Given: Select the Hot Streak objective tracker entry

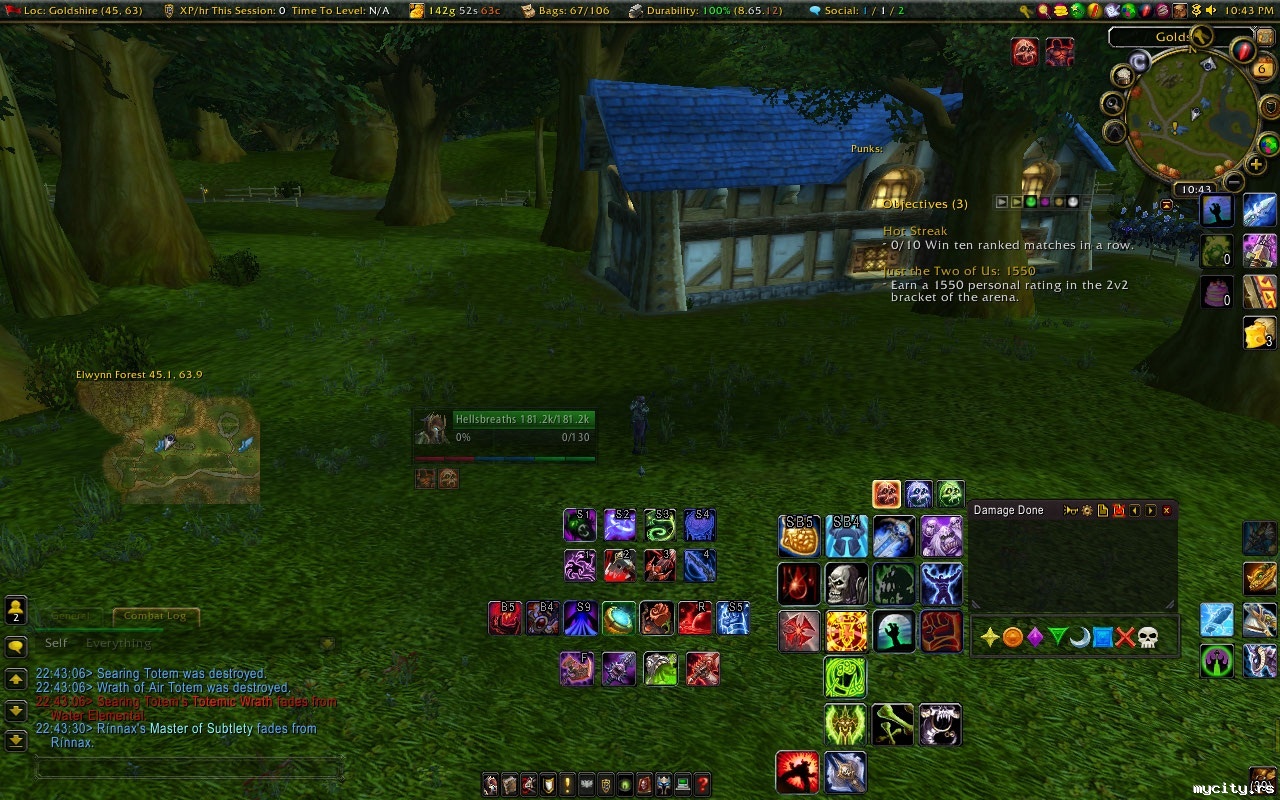Looking at the screenshot, I should [x=915, y=231].
